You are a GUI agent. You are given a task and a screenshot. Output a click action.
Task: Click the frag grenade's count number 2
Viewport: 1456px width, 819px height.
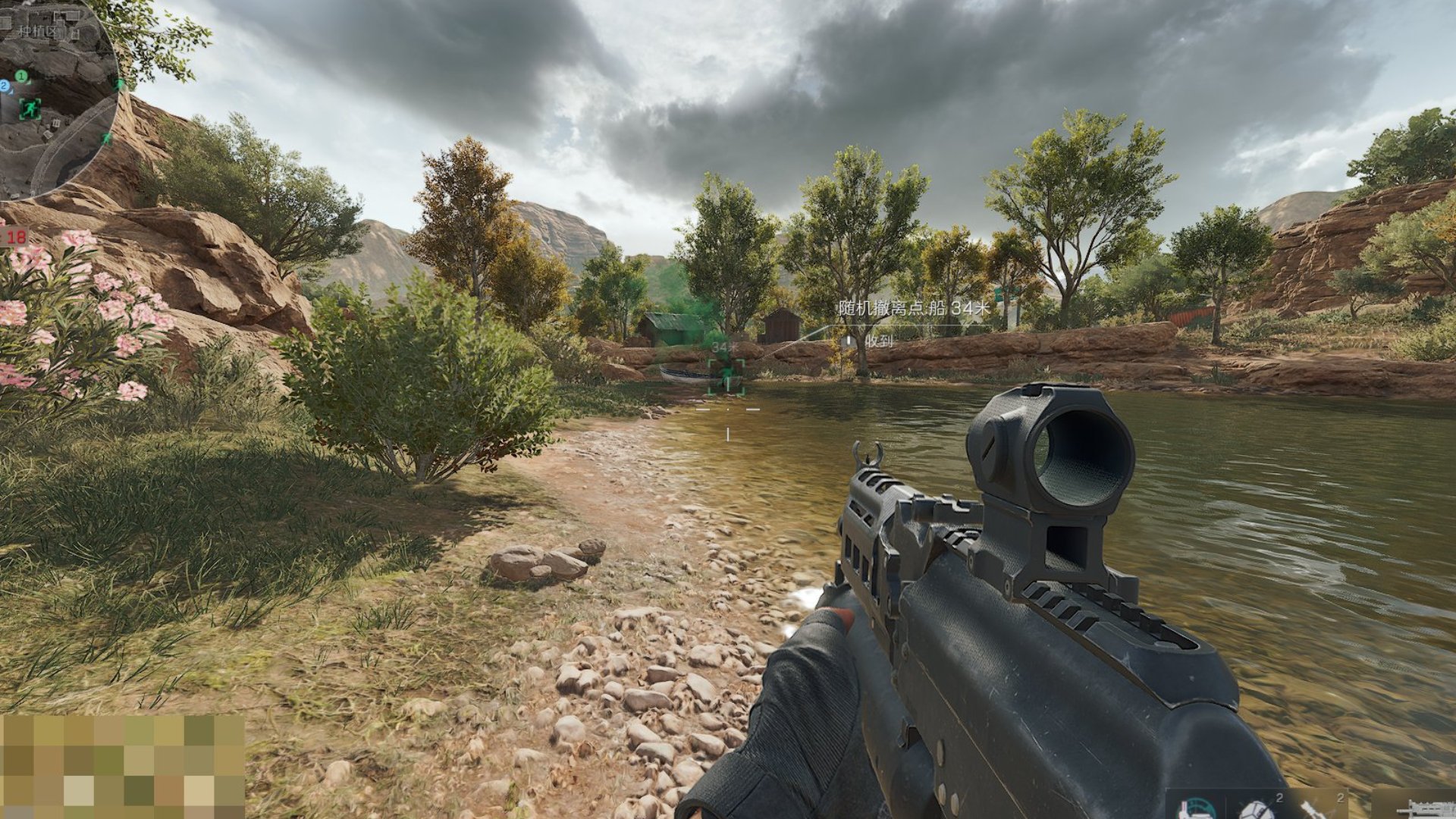1280,799
